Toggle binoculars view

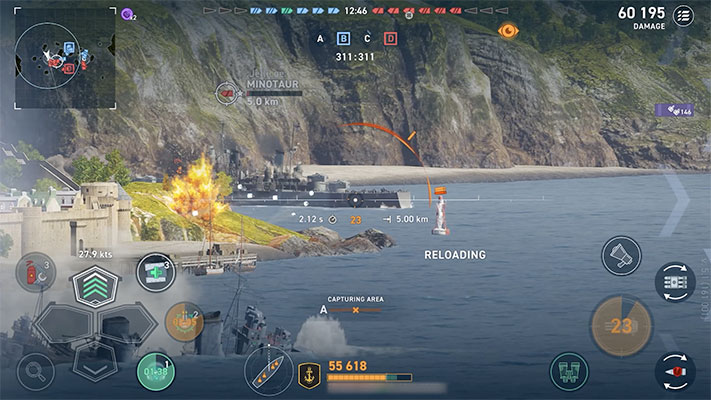(x=568, y=372)
